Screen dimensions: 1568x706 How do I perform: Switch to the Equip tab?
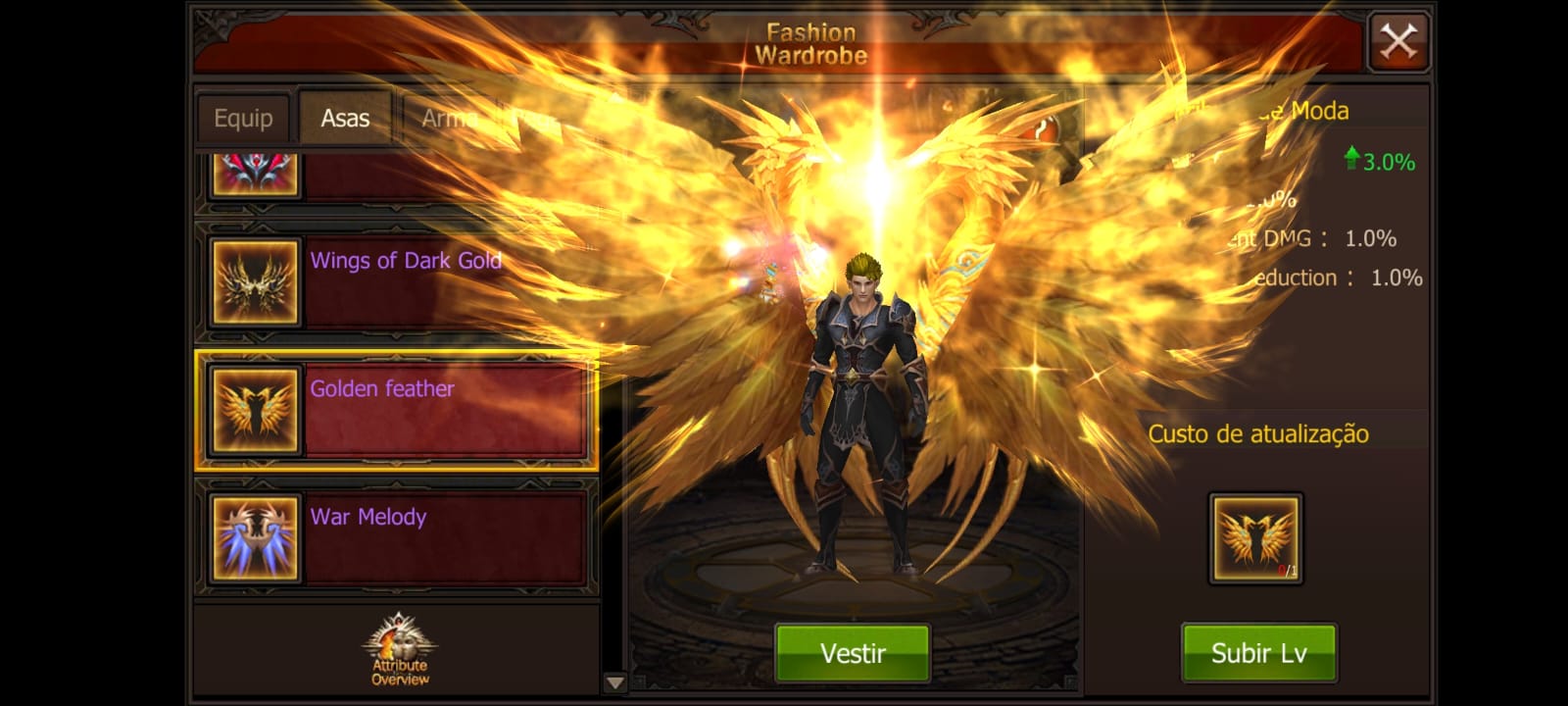coord(243,119)
